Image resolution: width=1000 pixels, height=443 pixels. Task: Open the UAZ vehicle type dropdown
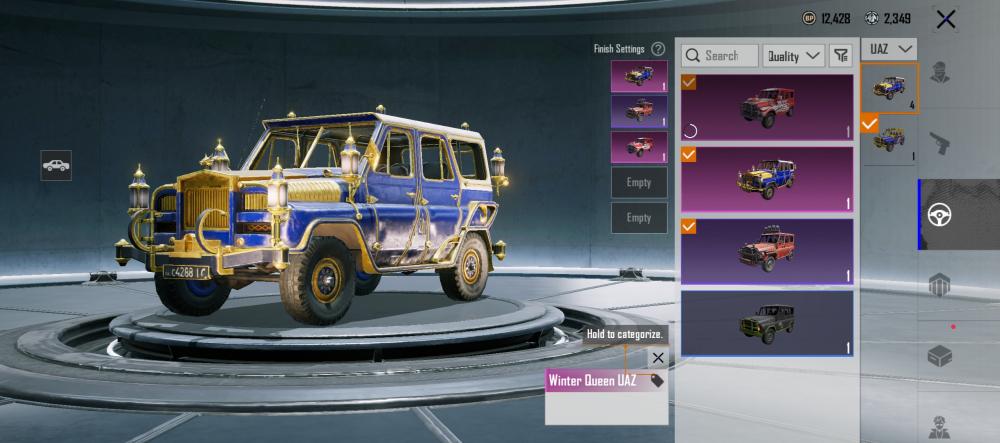(888, 49)
